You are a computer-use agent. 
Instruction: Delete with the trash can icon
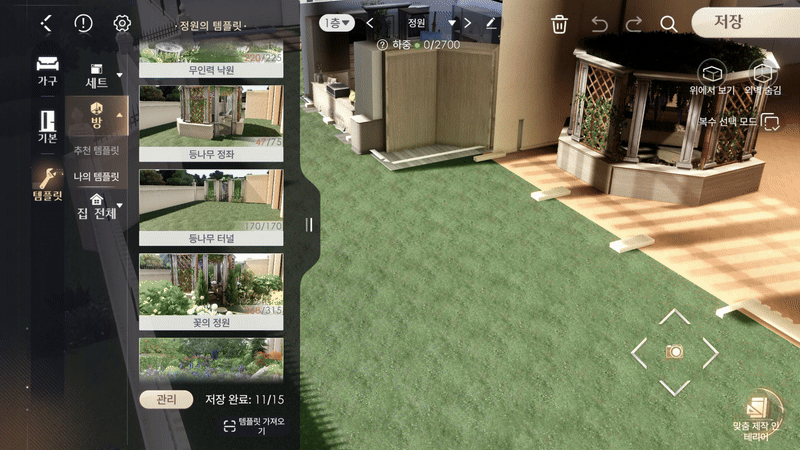pos(560,24)
